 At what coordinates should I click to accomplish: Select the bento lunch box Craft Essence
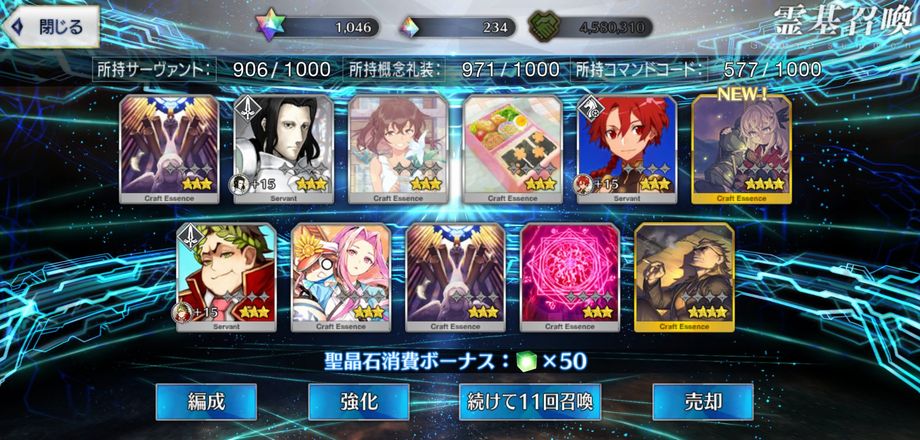click(512, 148)
